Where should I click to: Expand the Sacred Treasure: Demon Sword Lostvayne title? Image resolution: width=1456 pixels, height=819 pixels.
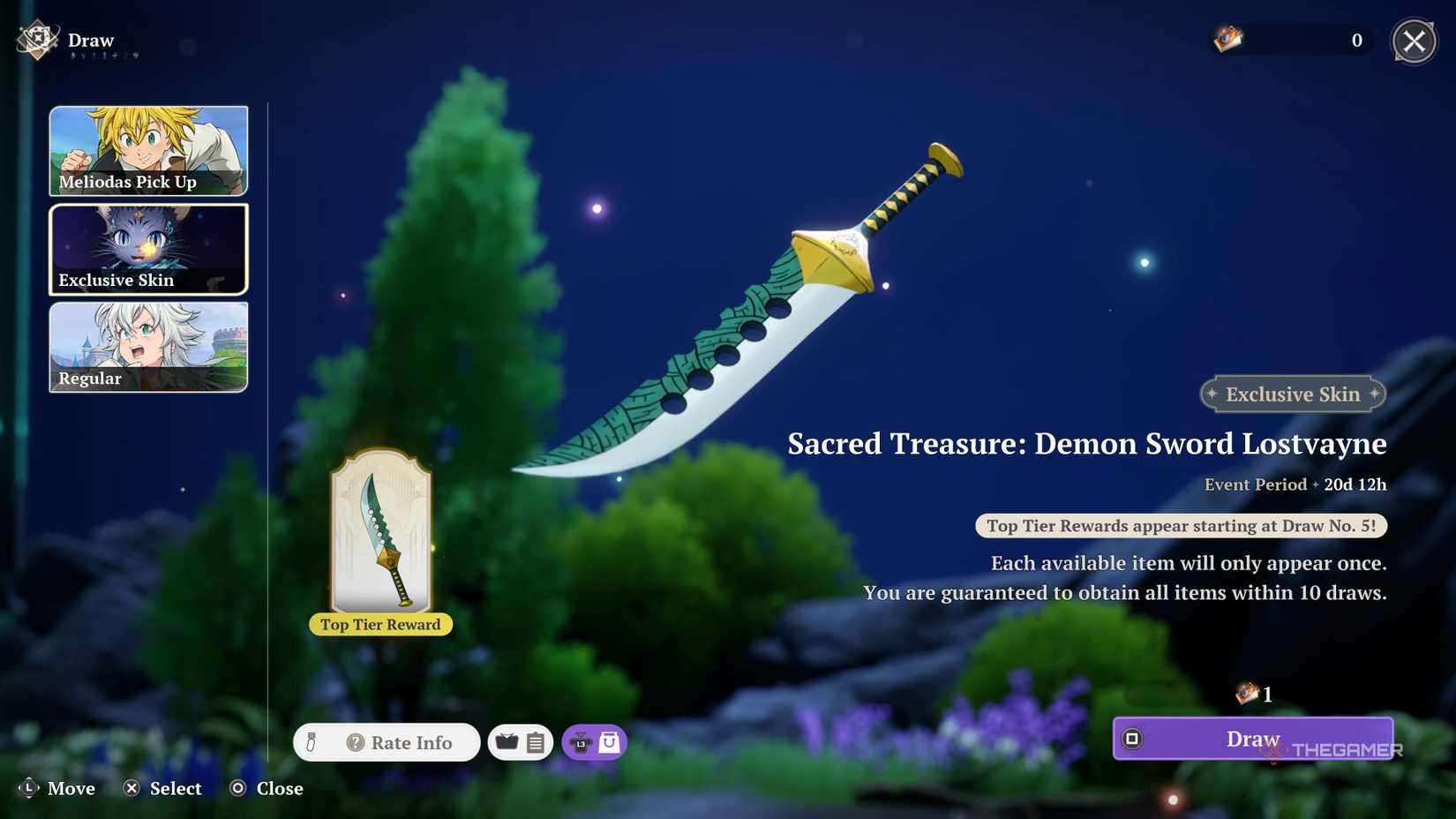(x=1087, y=444)
